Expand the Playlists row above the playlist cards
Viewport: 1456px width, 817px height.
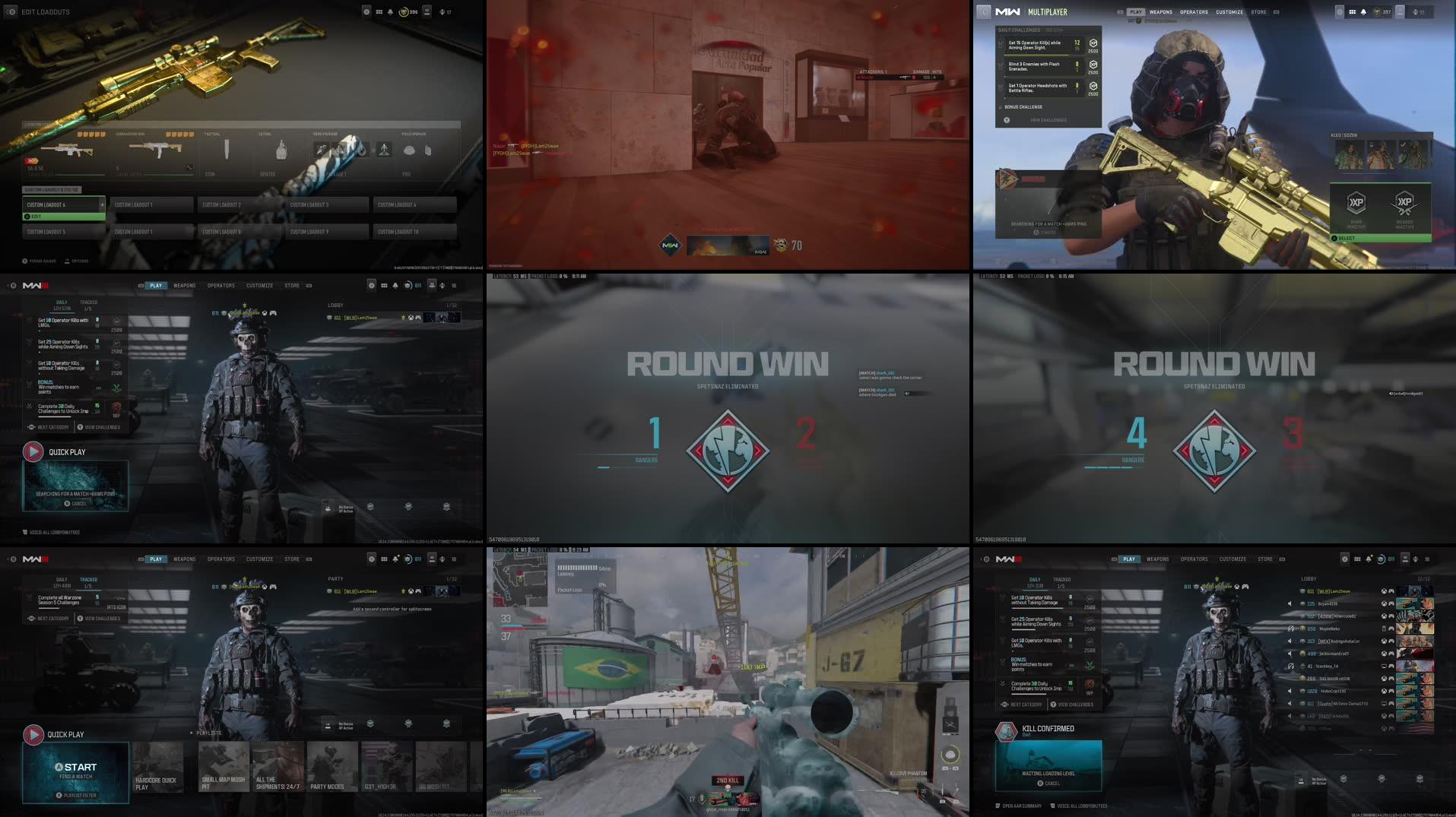[208, 733]
